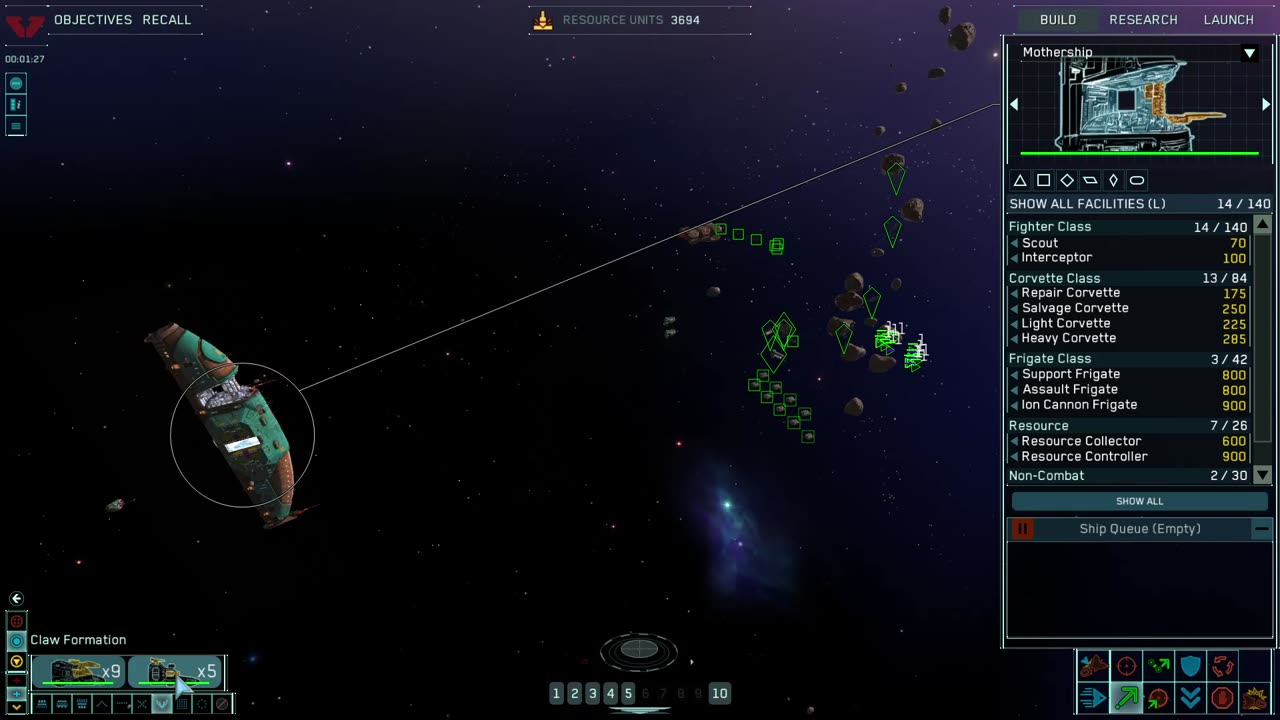Switch to the Build tab
Viewport: 1280px width, 720px height.
[1057, 20]
